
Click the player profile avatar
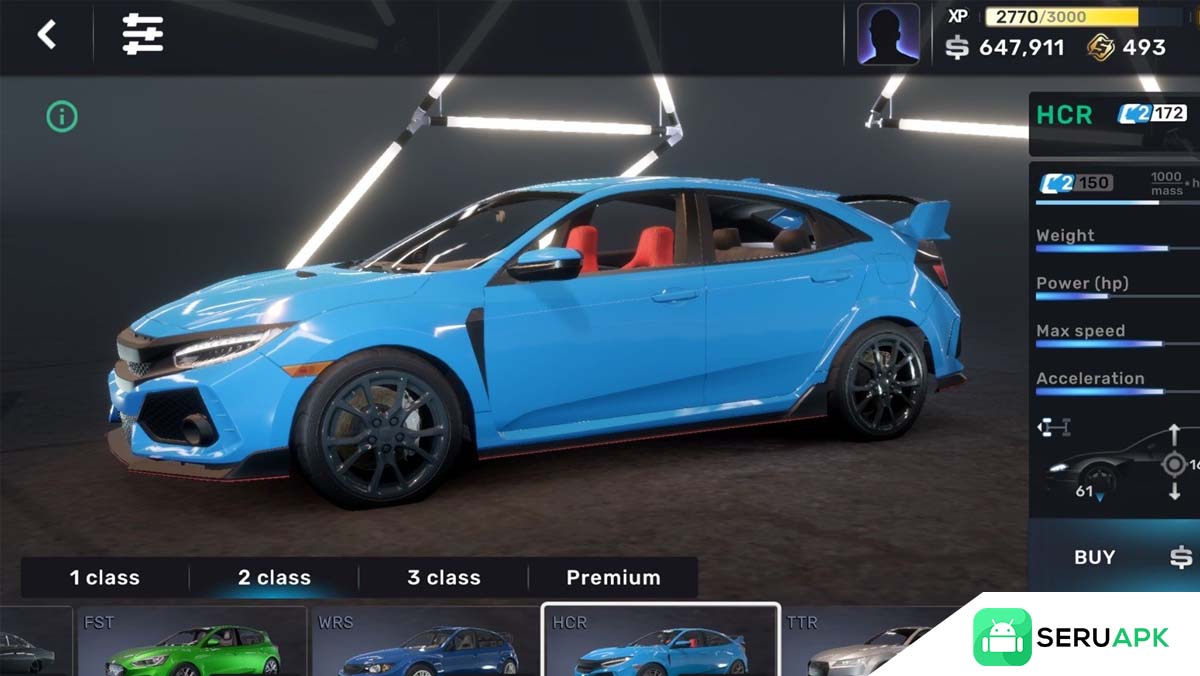pyautogui.click(x=888, y=35)
